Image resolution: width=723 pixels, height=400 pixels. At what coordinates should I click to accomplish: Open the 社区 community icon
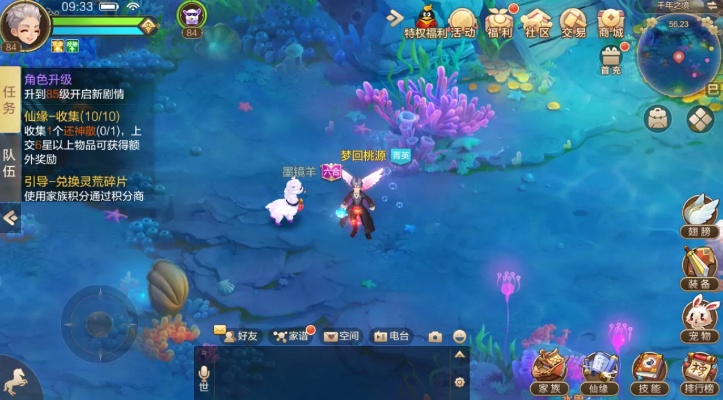point(537,21)
